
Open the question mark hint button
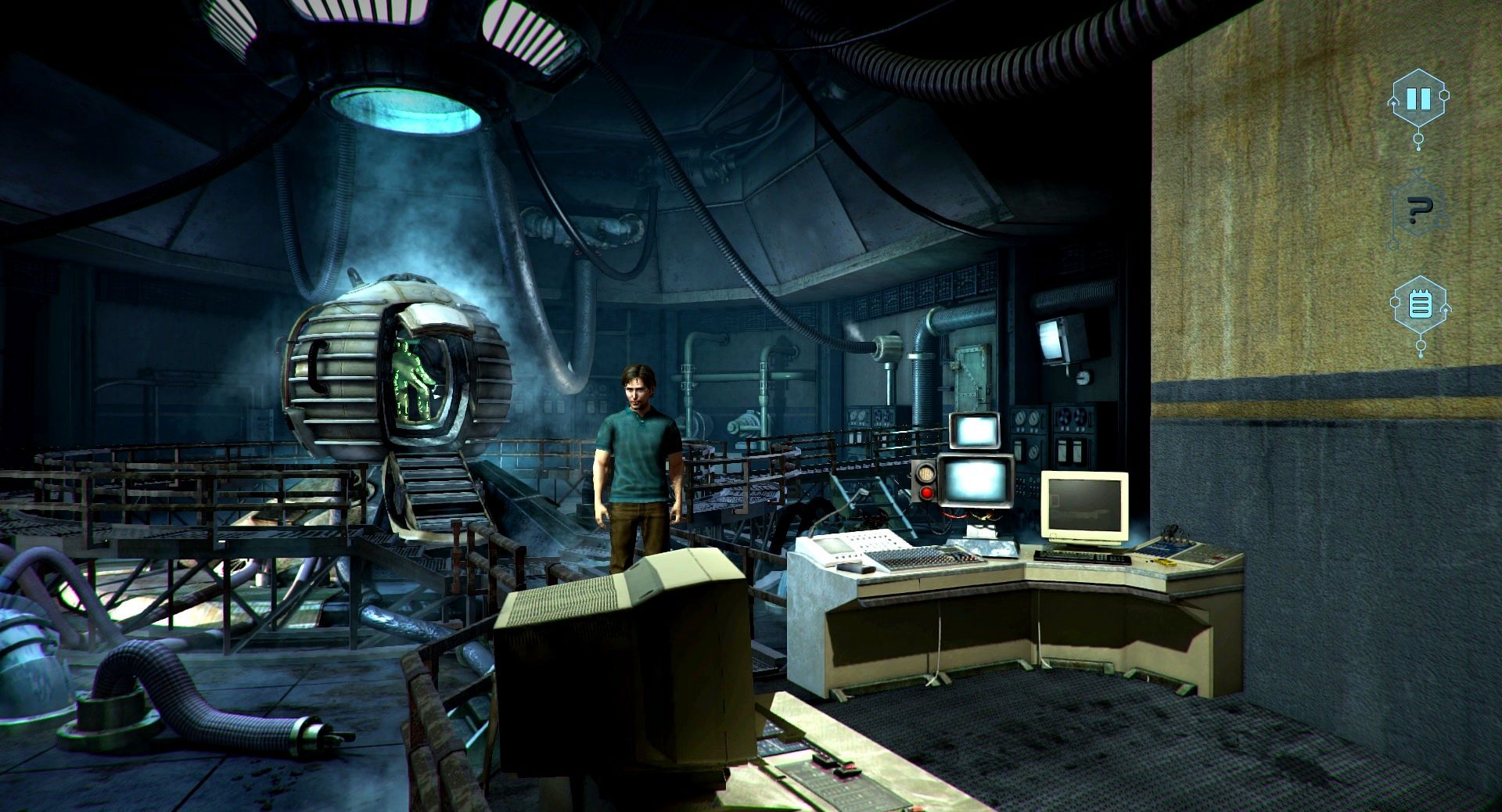1418,208
